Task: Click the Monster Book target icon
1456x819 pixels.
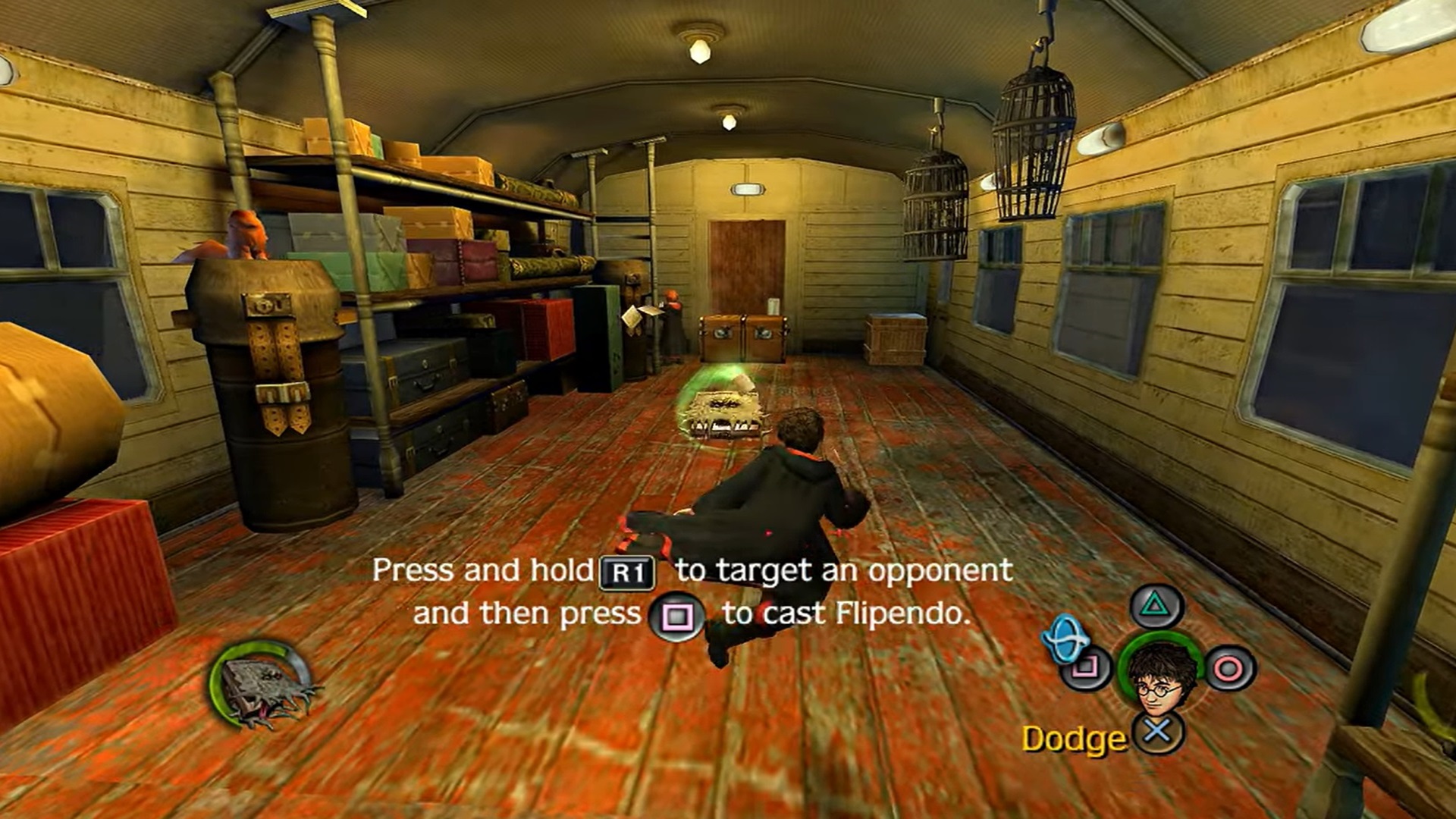Action: pyautogui.click(x=262, y=686)
